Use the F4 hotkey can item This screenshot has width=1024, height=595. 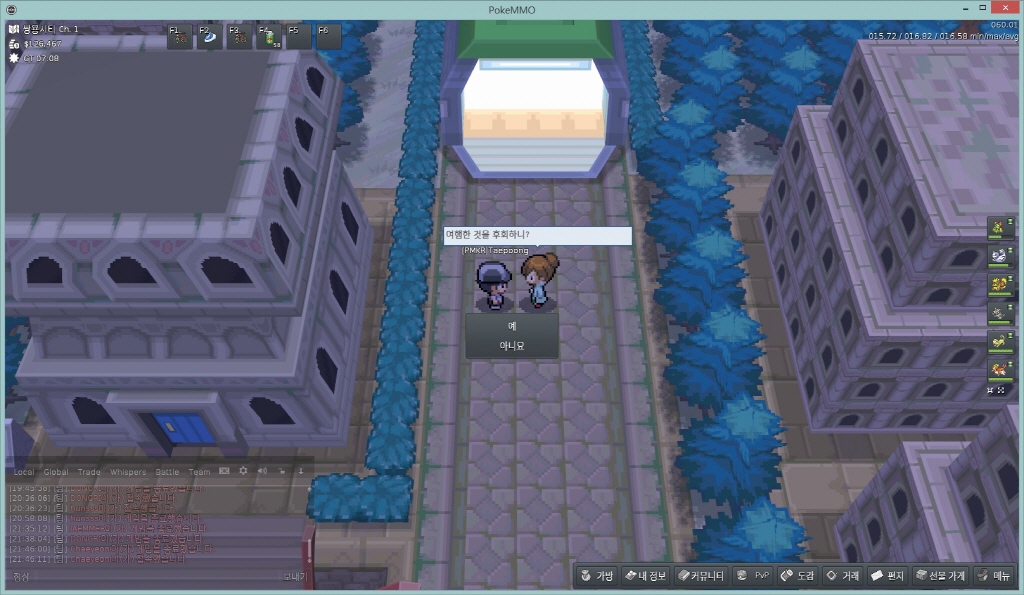tap(269, 37)
